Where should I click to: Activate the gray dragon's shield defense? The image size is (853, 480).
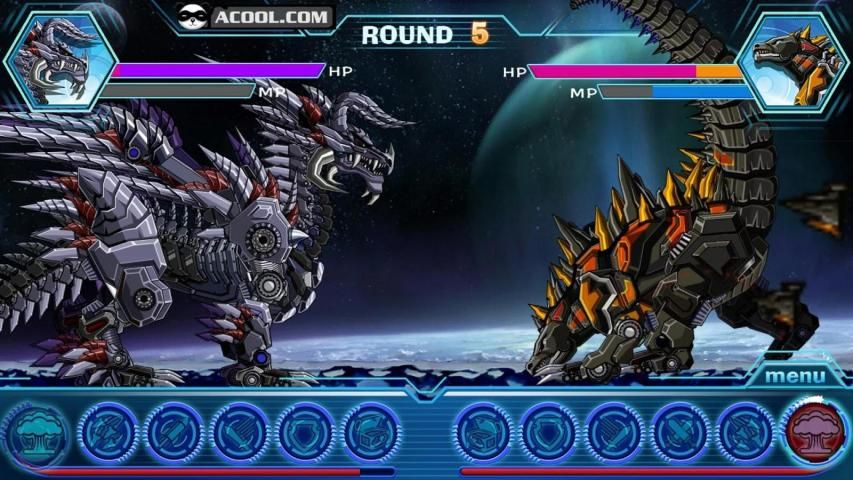pos(306,431)
